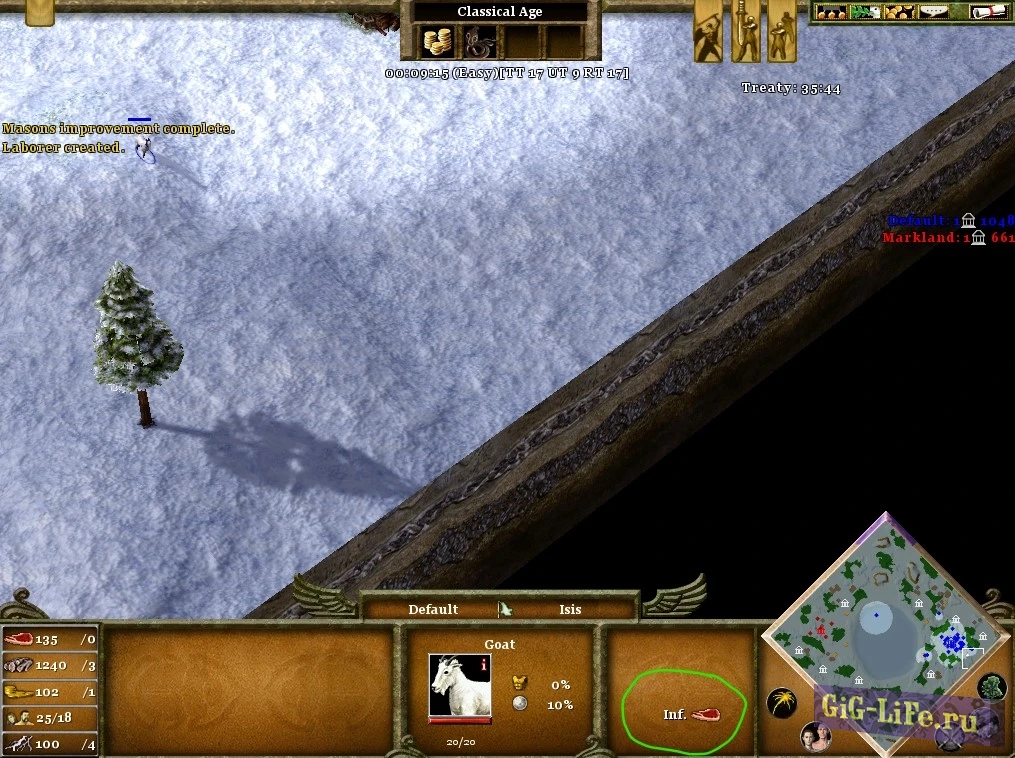Activate the serpent god power

480,42
